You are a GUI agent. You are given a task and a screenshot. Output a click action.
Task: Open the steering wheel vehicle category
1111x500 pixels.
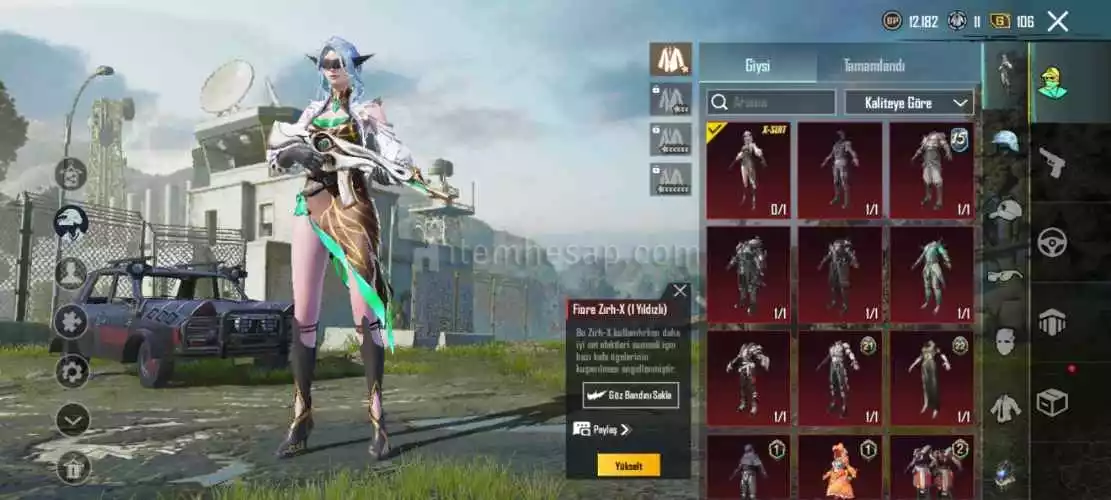click(1051, 242)
